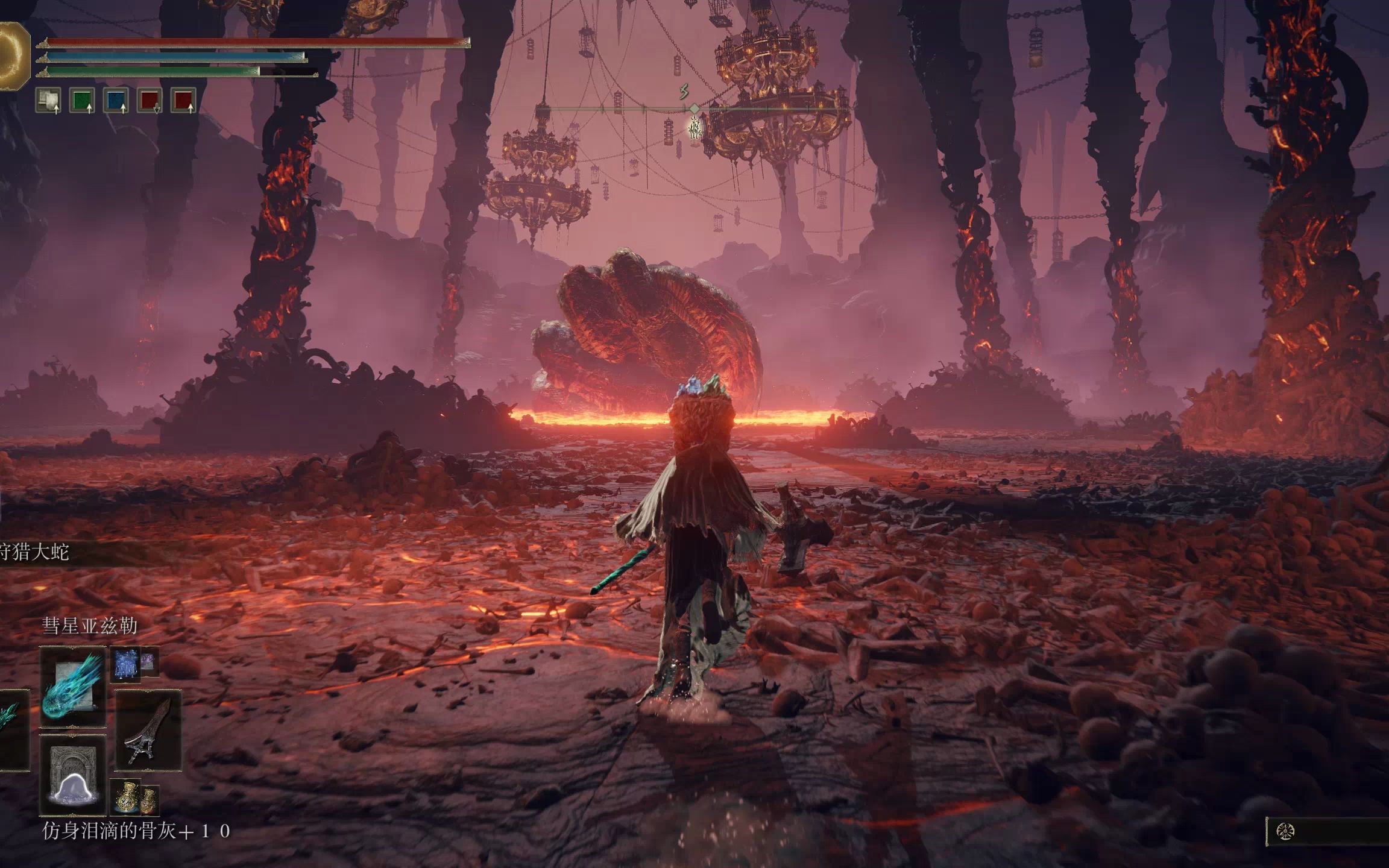
Task: Click the red debuff icon with down arrow
Action: pos(150,101)
